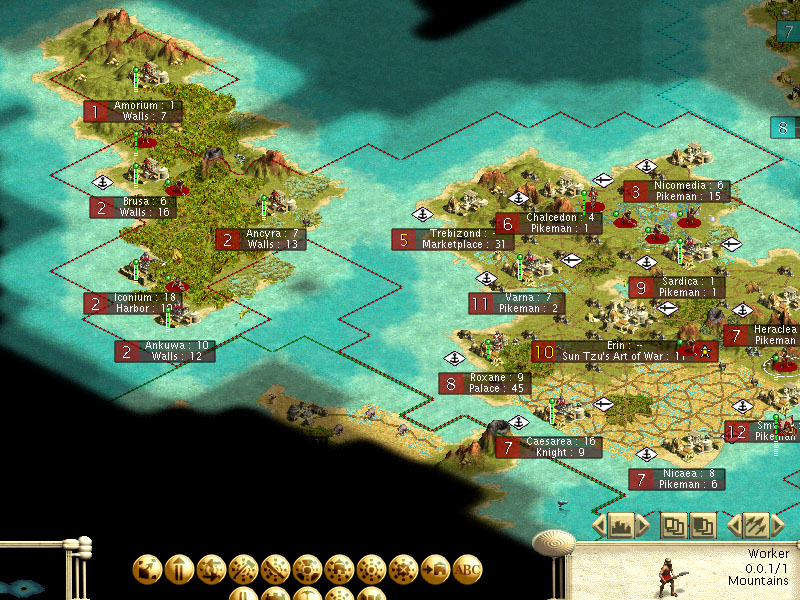Screen dimensions: 800x600
Task: Click the three-arrows unit button
Action: coord(756,524)
